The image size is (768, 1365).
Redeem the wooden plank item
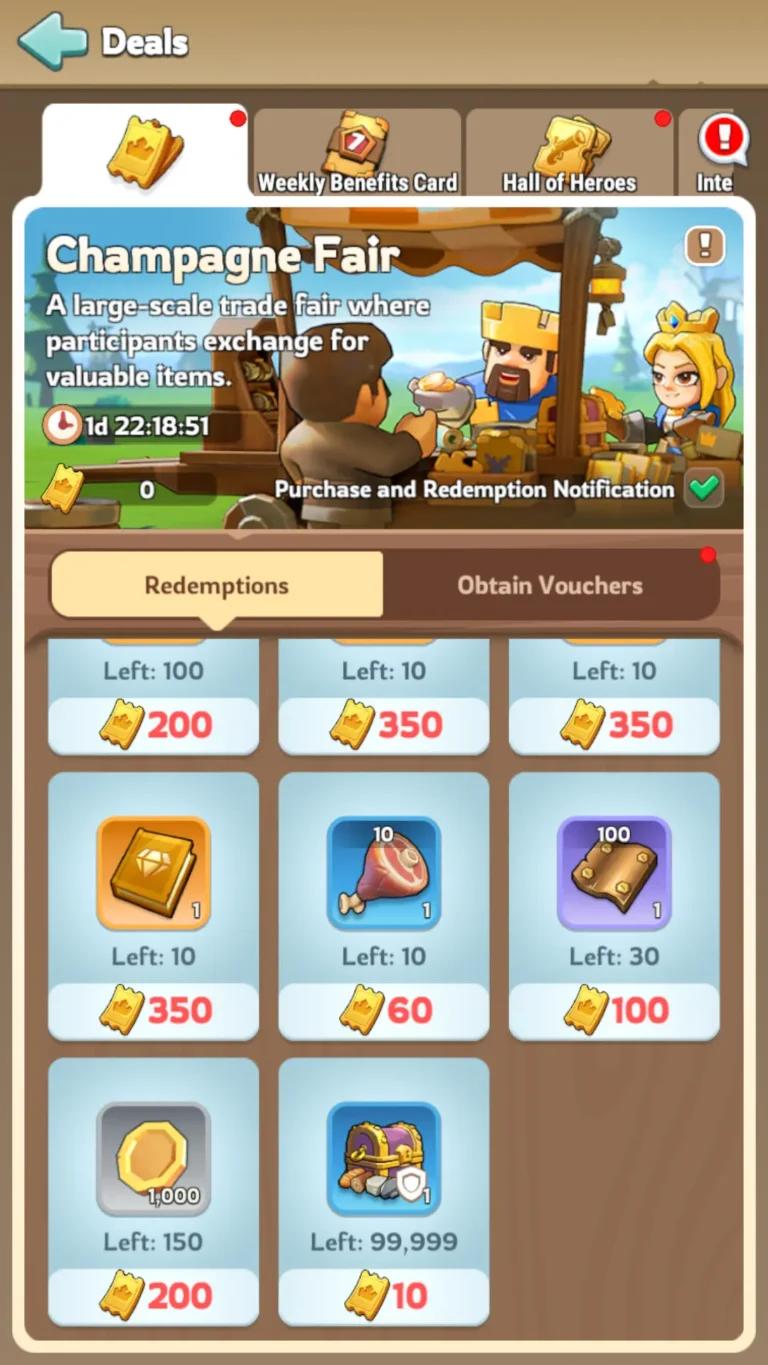pos(614,873)
